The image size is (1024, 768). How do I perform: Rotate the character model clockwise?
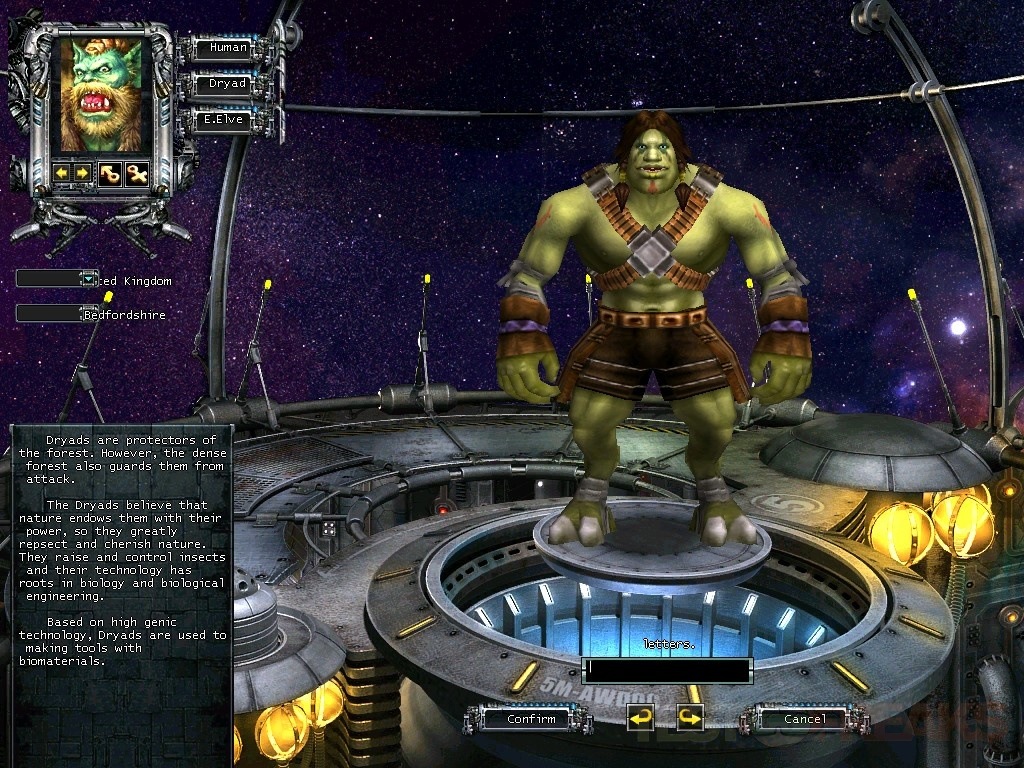690,717
